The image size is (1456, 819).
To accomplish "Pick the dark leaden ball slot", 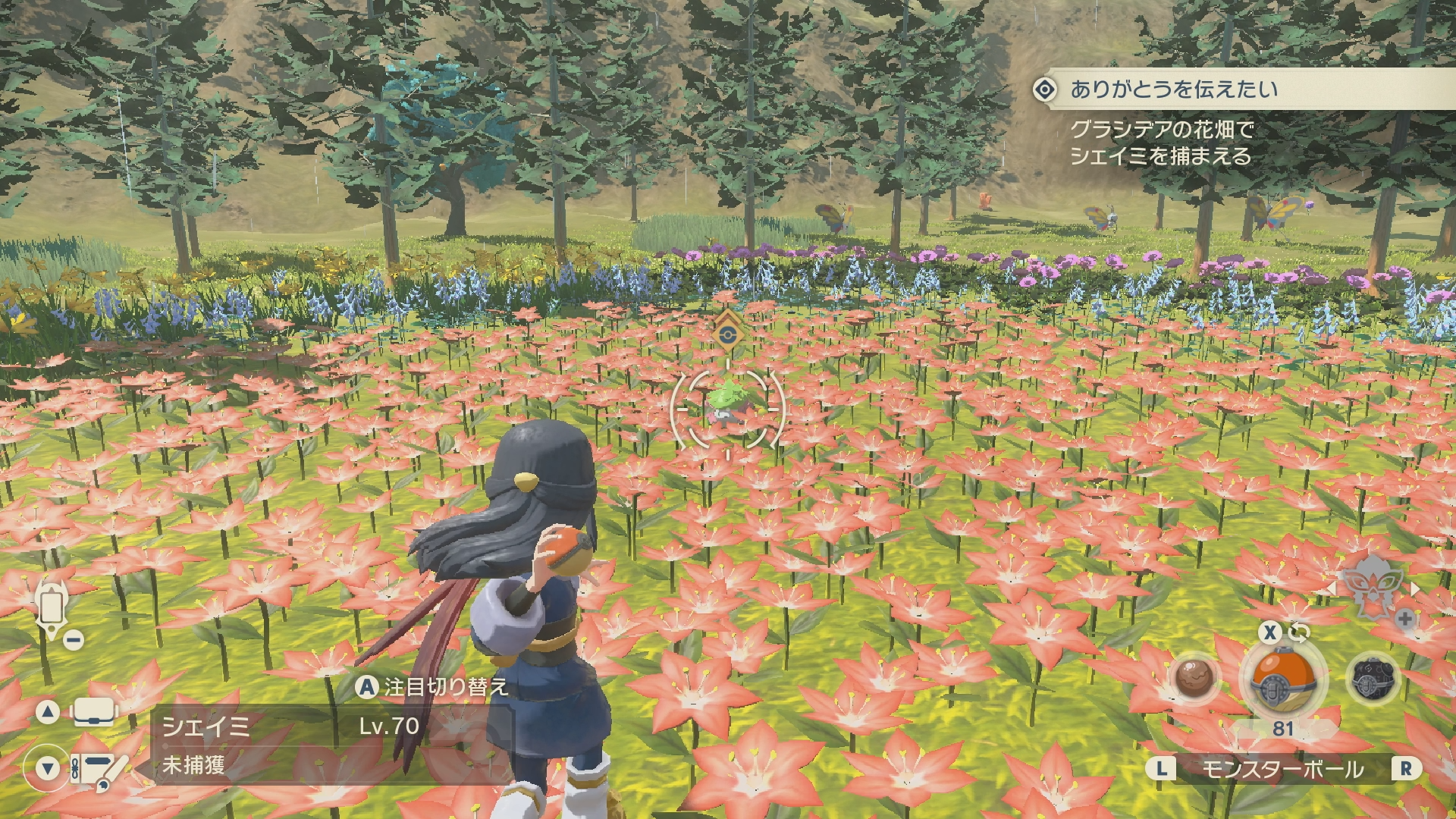I will [x=1373, y=679].
